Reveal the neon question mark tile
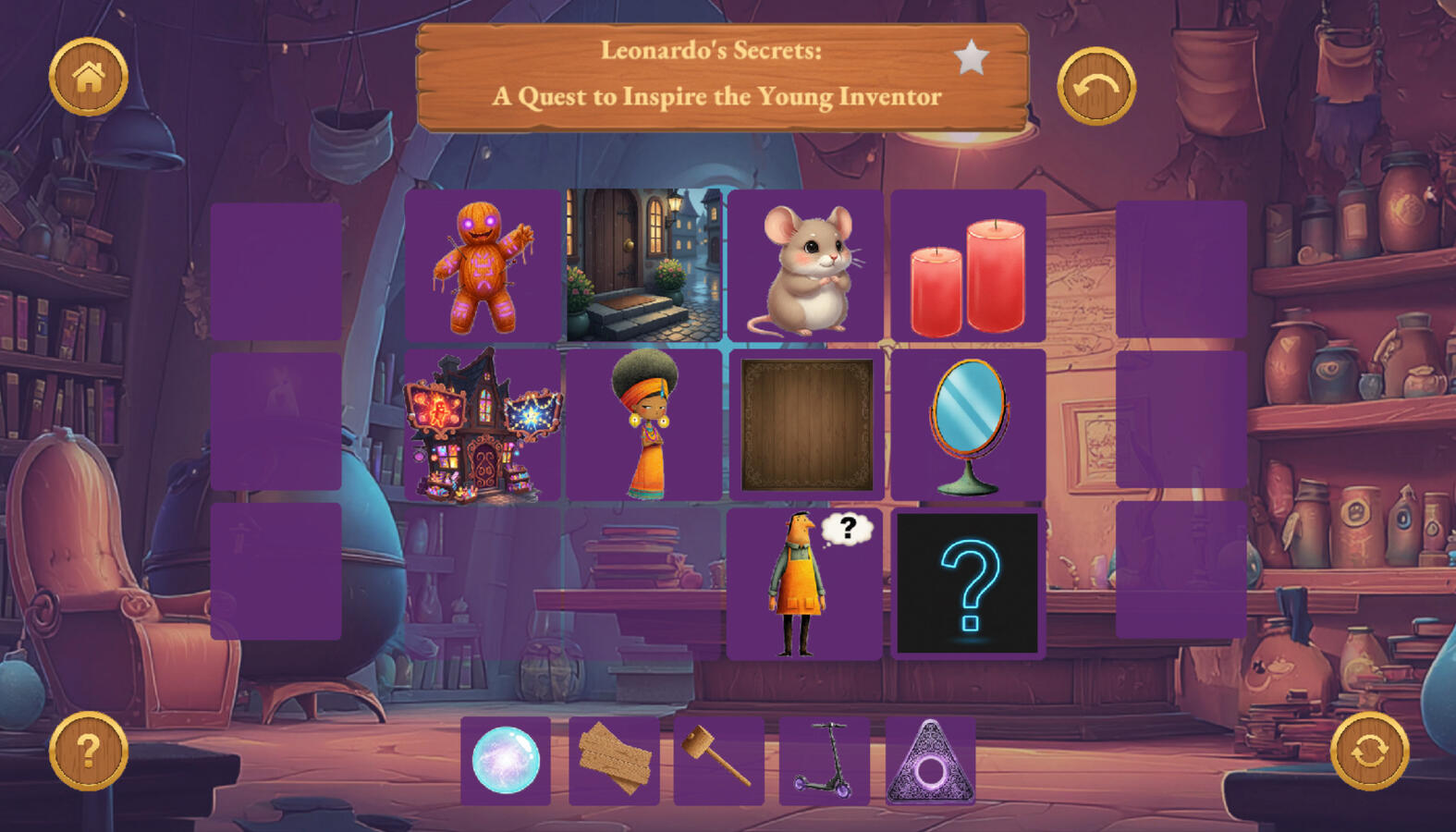 click(968, 584)
